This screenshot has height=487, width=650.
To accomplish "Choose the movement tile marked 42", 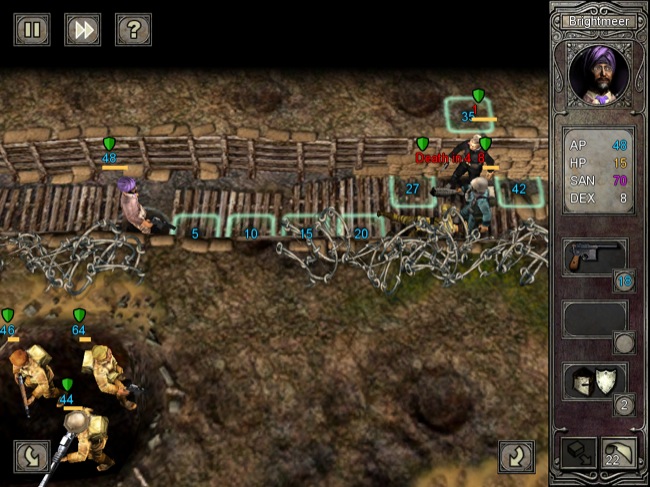I will tap(519, 192).
